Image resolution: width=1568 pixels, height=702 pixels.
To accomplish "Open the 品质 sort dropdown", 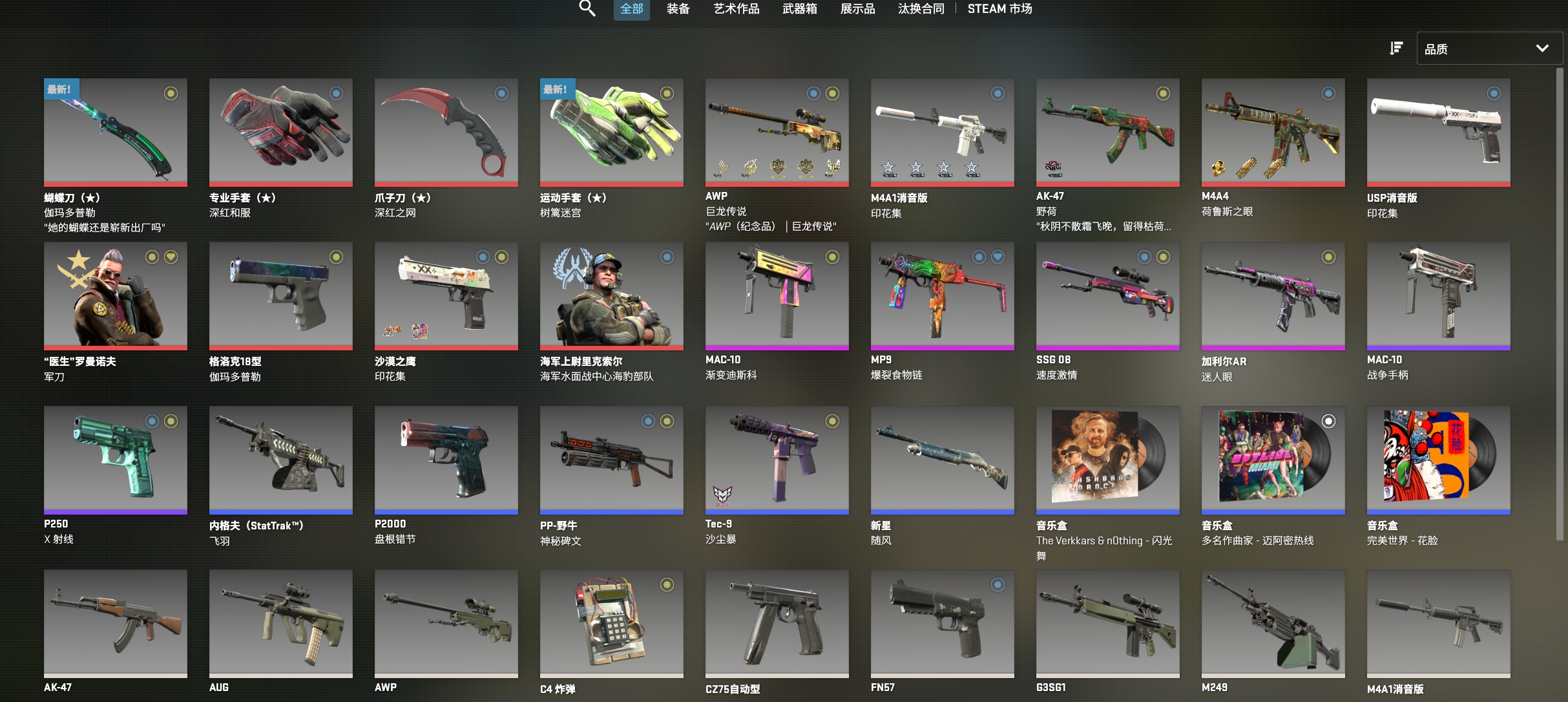I will [1489, 48].
